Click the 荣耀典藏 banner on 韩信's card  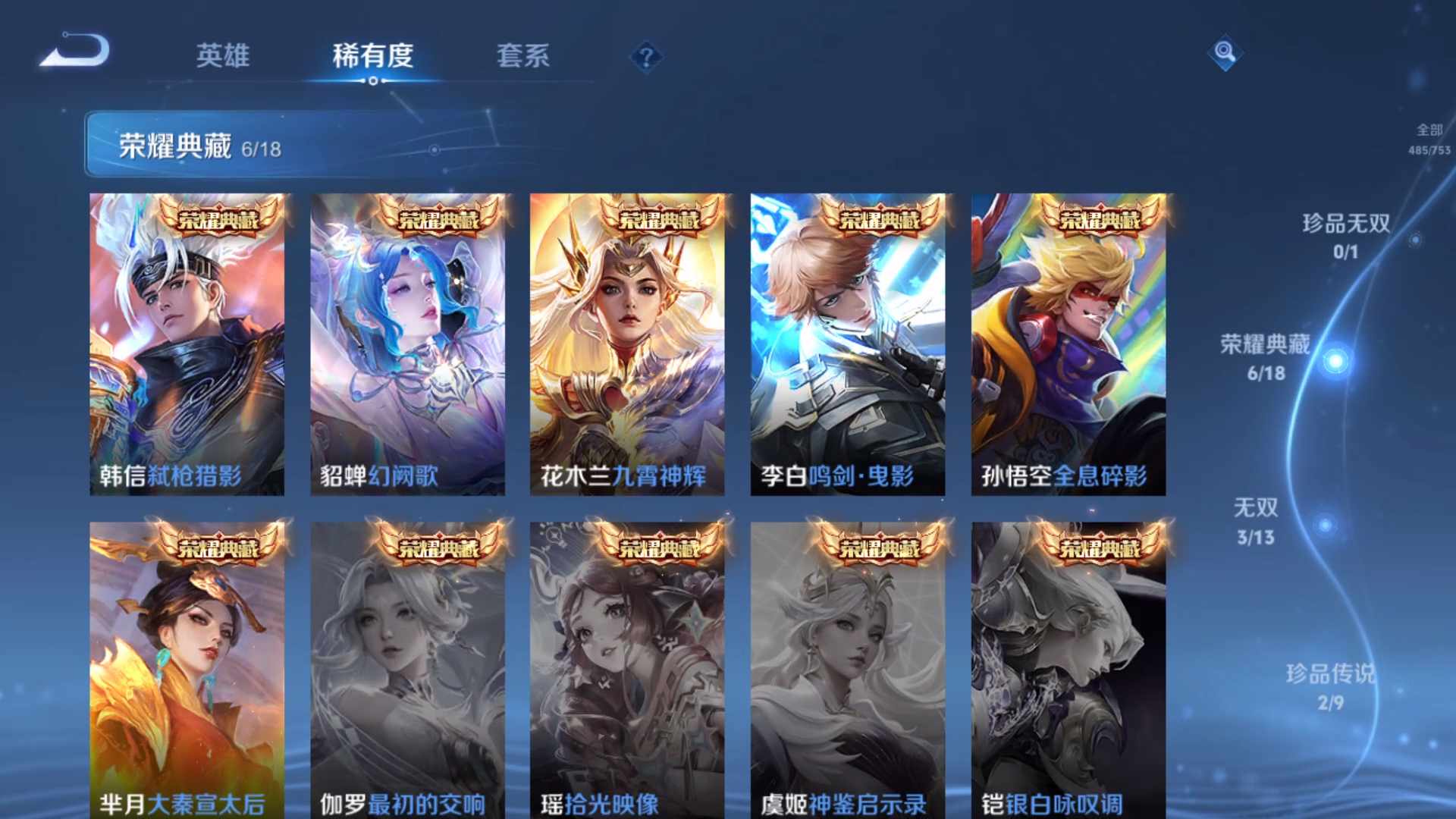click(218, 219)
